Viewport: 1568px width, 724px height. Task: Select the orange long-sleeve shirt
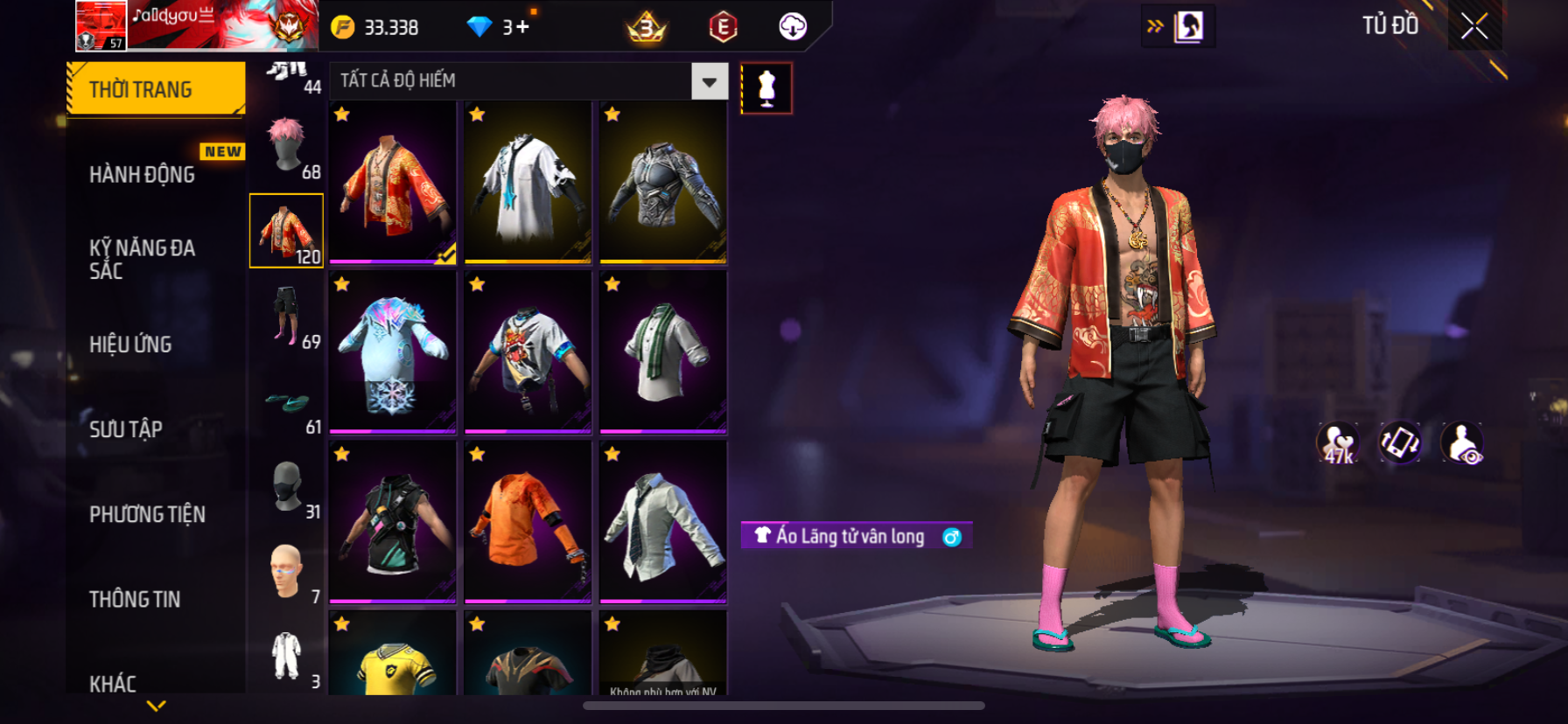point(528,522)
